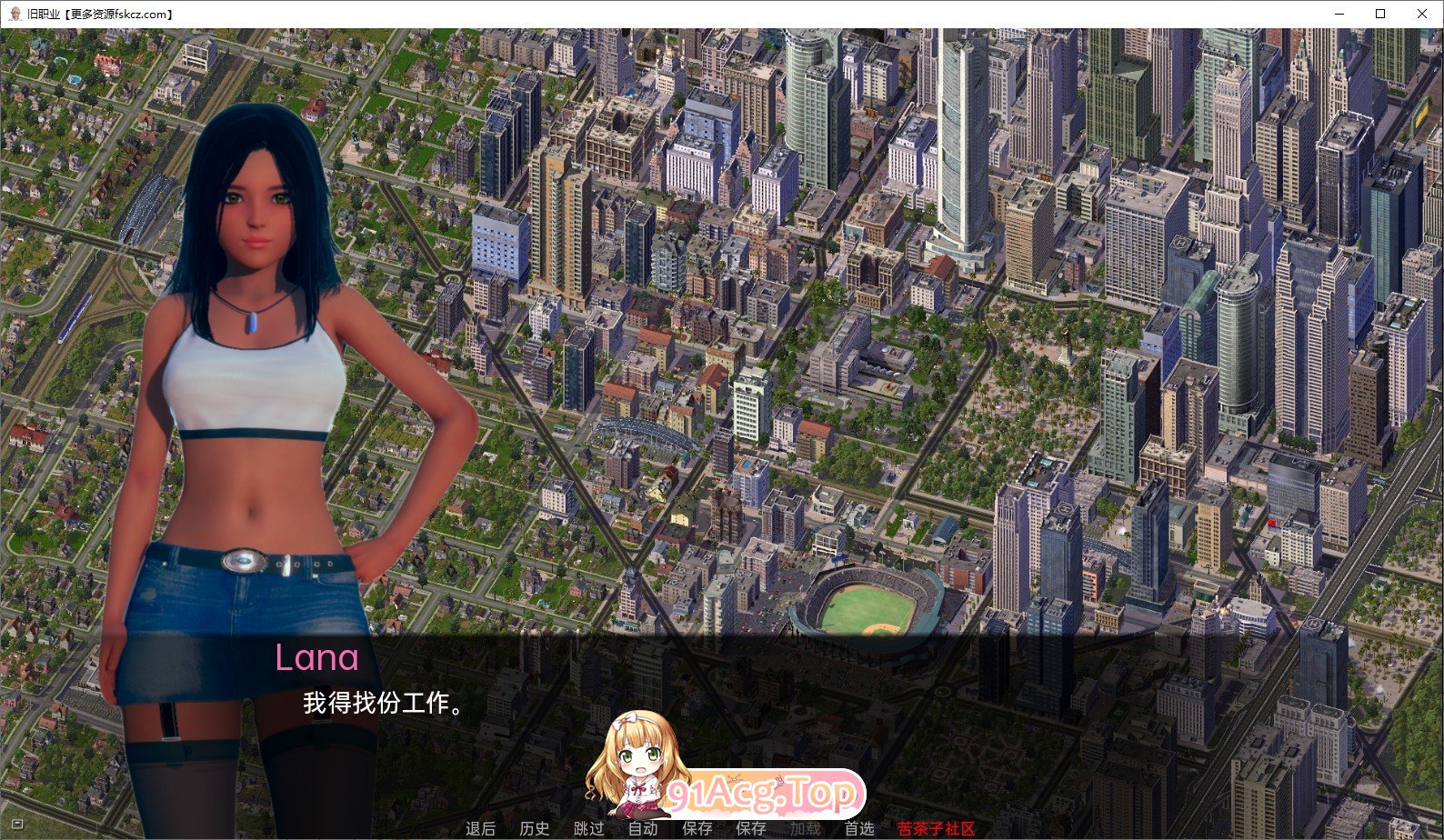Open 首选 preferences screen

coord(857,828)
